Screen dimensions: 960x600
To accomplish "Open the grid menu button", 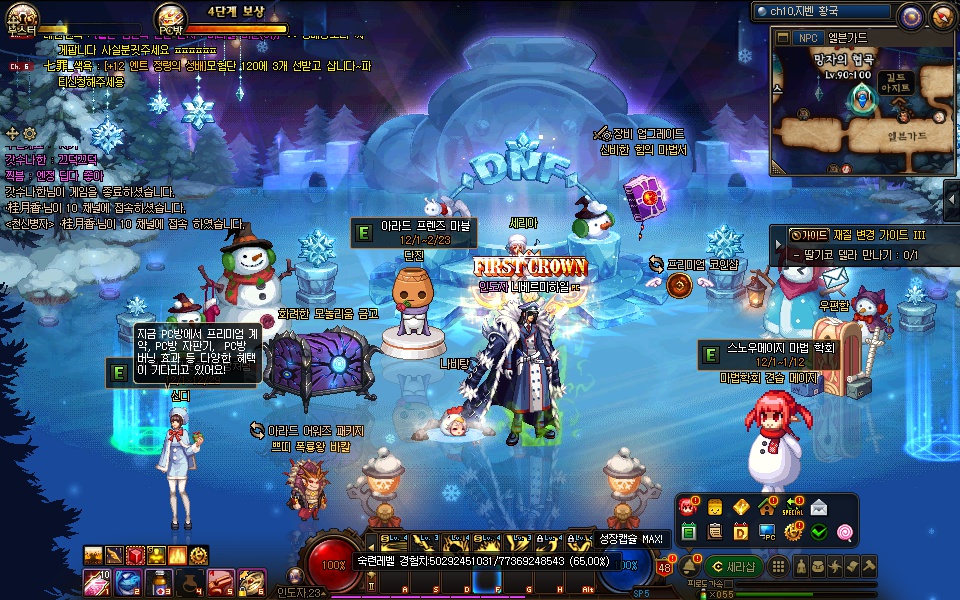I will (x=780, y=566).
